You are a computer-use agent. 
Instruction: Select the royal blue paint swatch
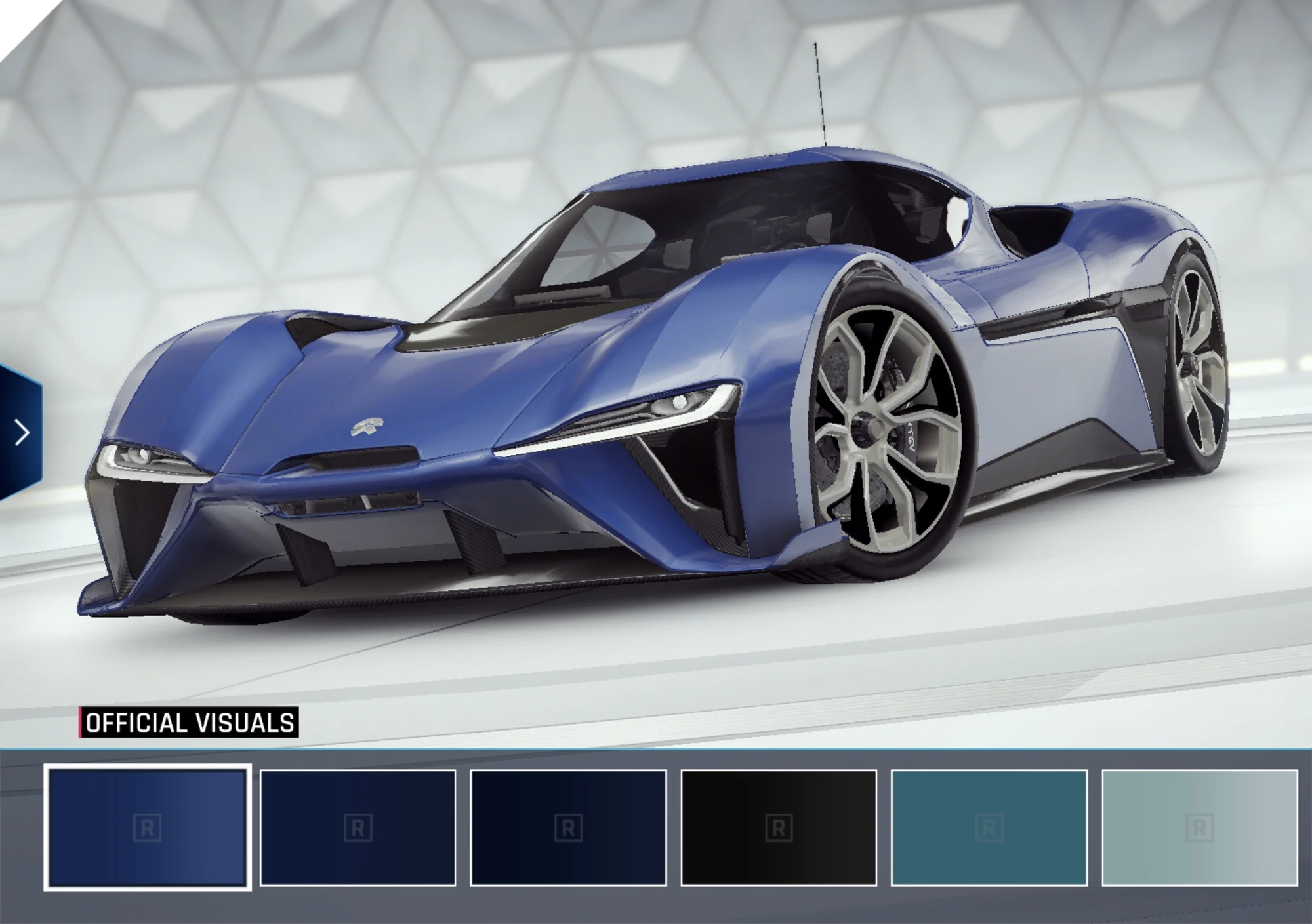[x=148, y=828]
